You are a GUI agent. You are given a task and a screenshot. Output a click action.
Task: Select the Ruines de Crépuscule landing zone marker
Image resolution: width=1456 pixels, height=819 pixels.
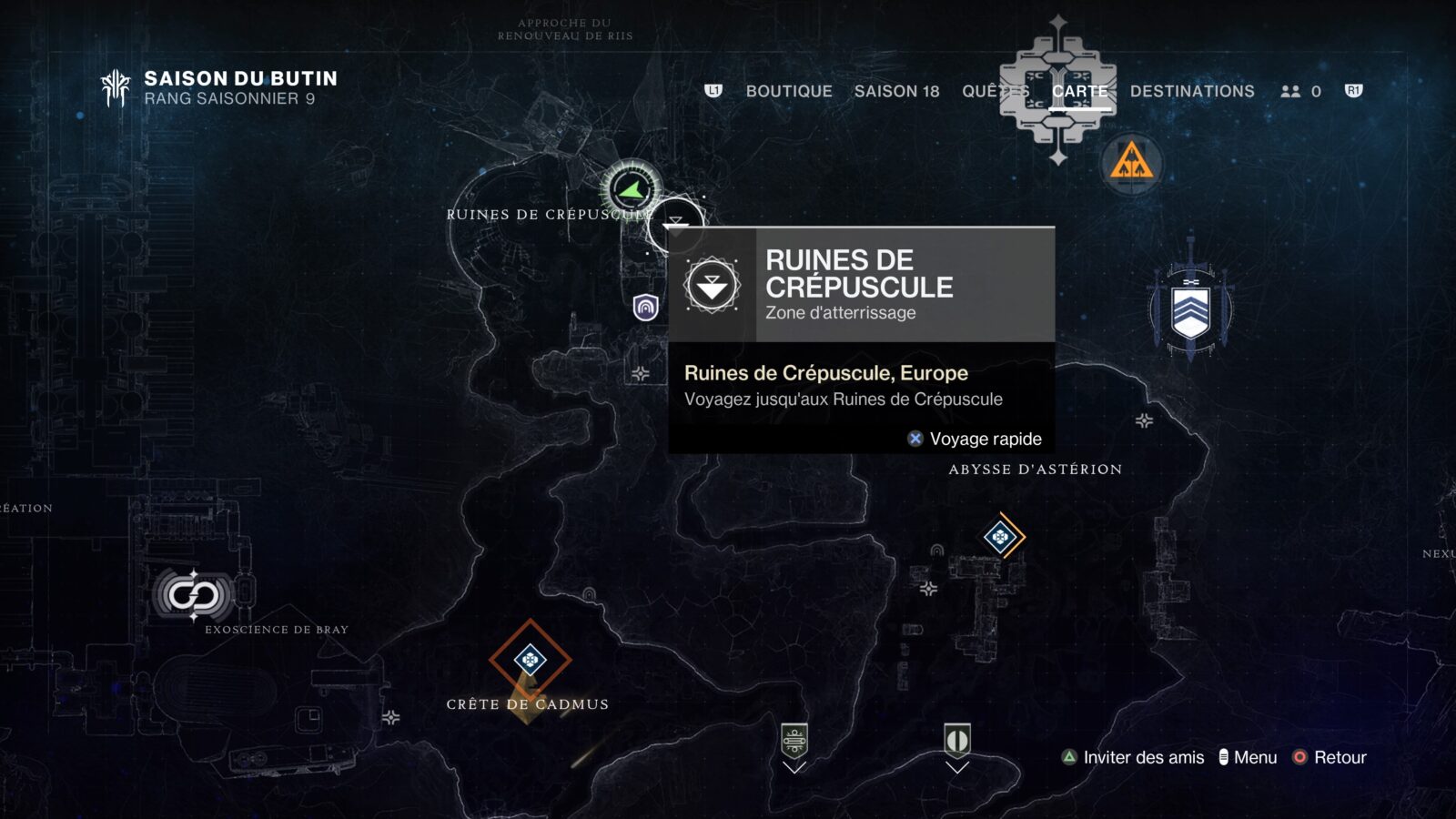click(675, 224)
